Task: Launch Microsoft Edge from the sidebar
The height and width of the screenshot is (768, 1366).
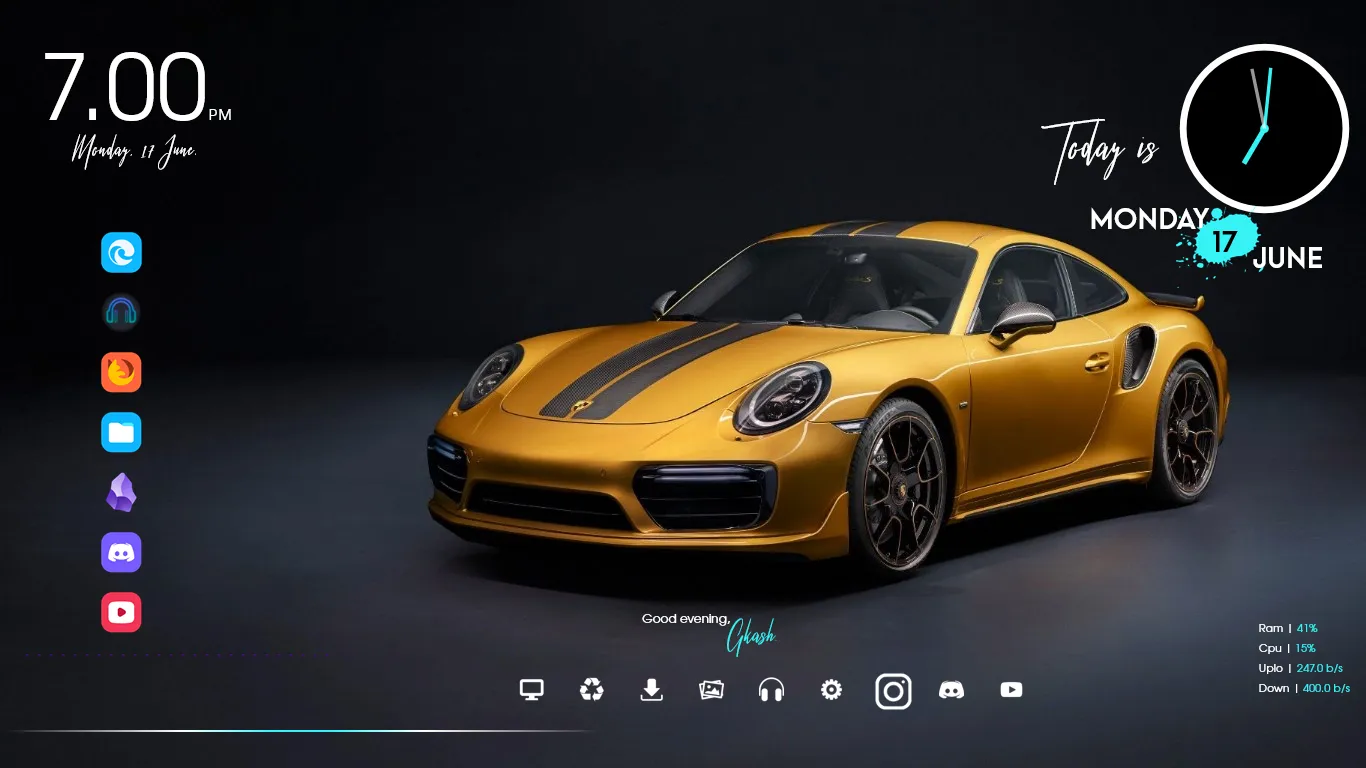Action: 121,252
